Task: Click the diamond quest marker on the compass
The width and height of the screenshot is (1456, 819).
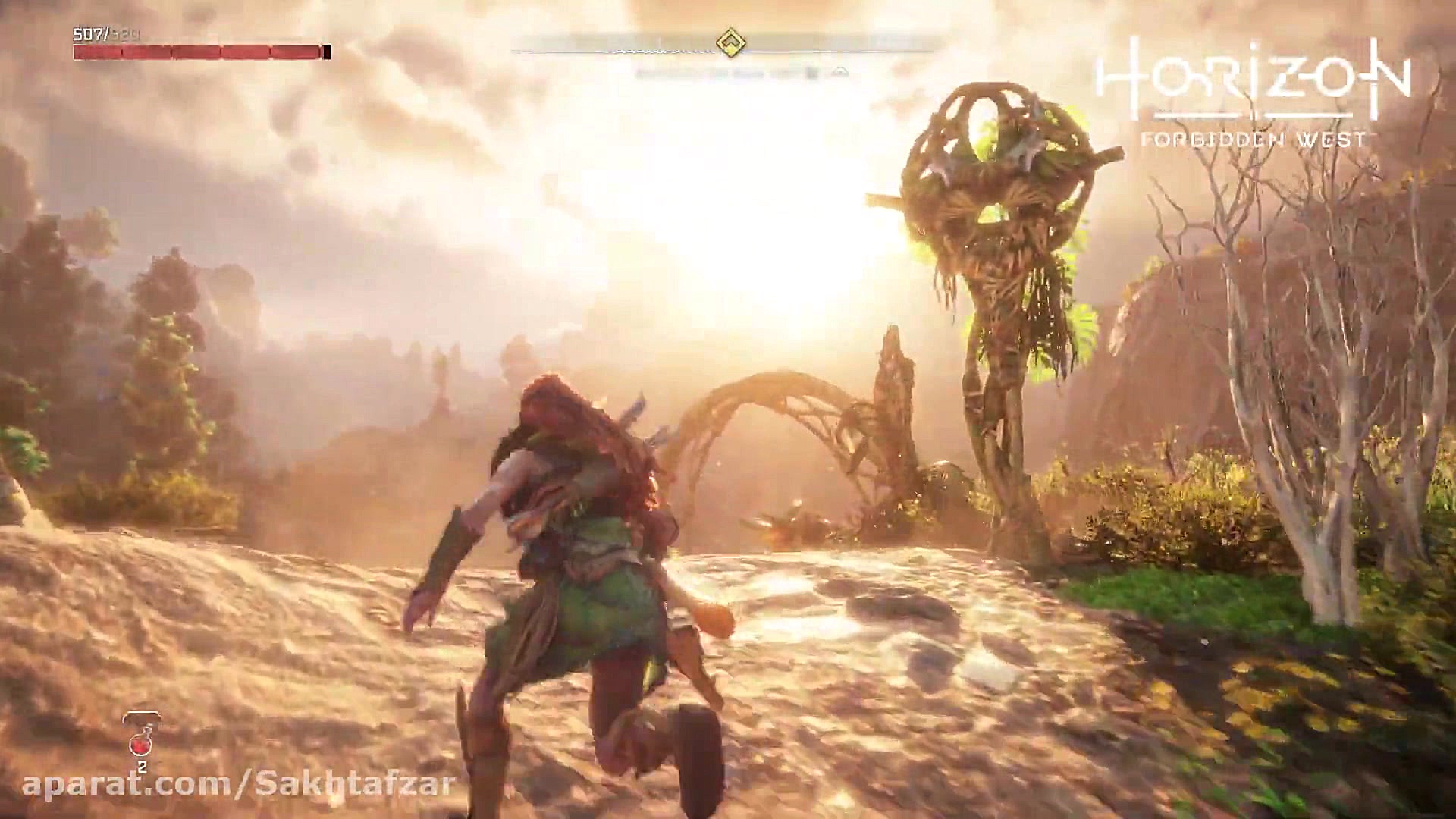Action: pos(730,43)
